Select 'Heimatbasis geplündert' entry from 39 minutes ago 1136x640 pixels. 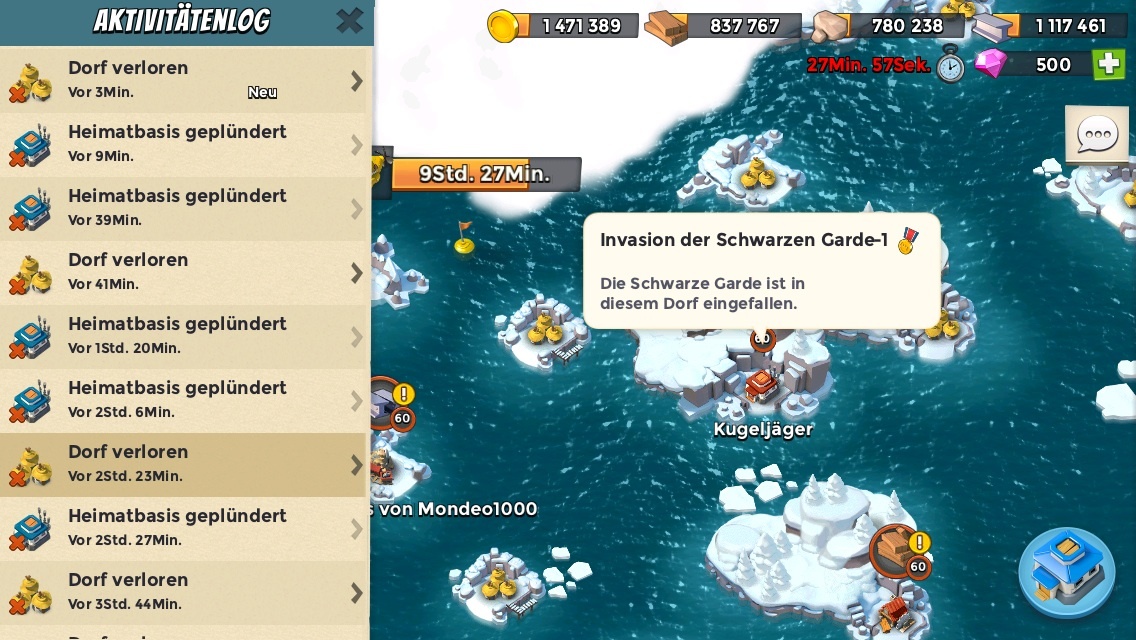coord(185,208)
